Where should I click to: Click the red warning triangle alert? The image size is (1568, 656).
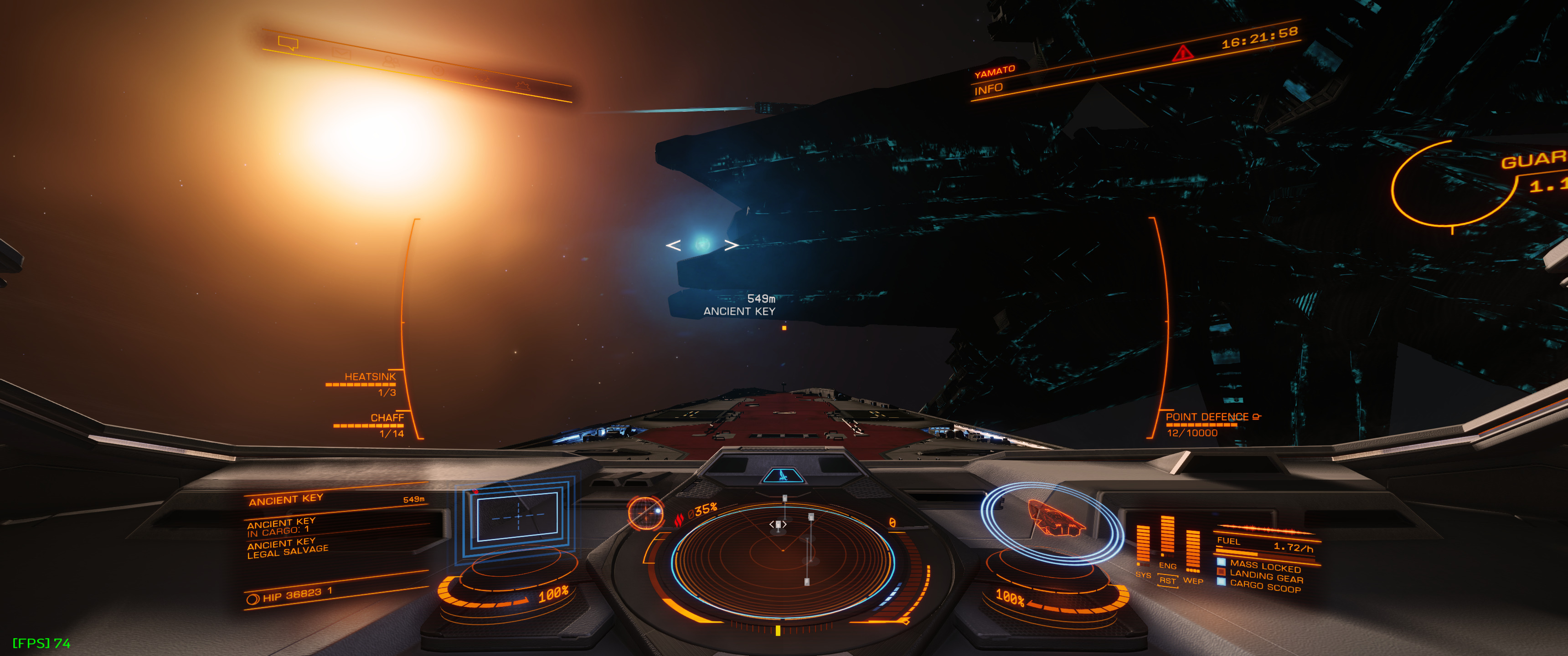click(1182, 54)
